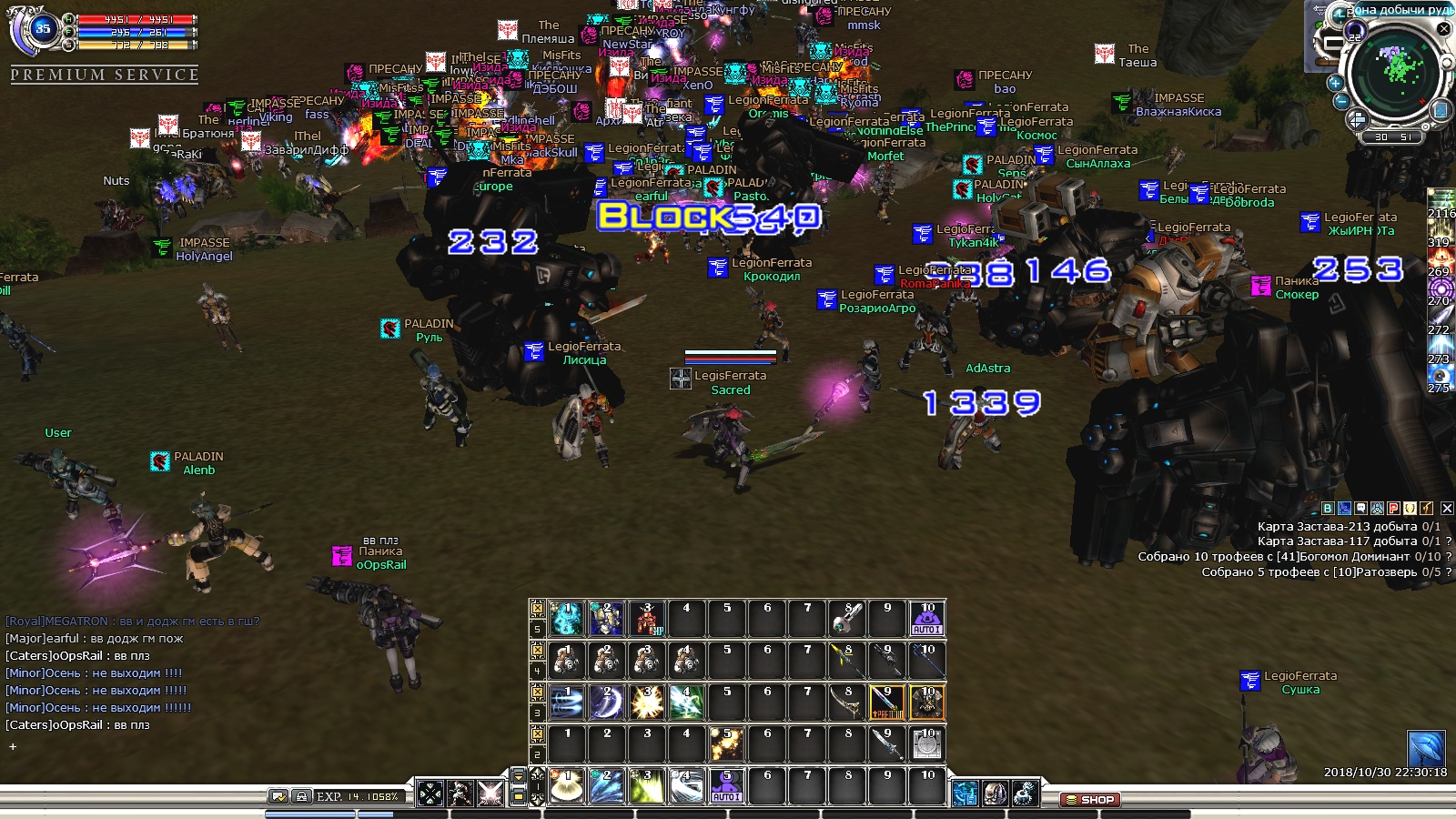Use the yellow starburst skill in hotbar row 3
The image size is (1456, 819).
[x=647, y=703]
